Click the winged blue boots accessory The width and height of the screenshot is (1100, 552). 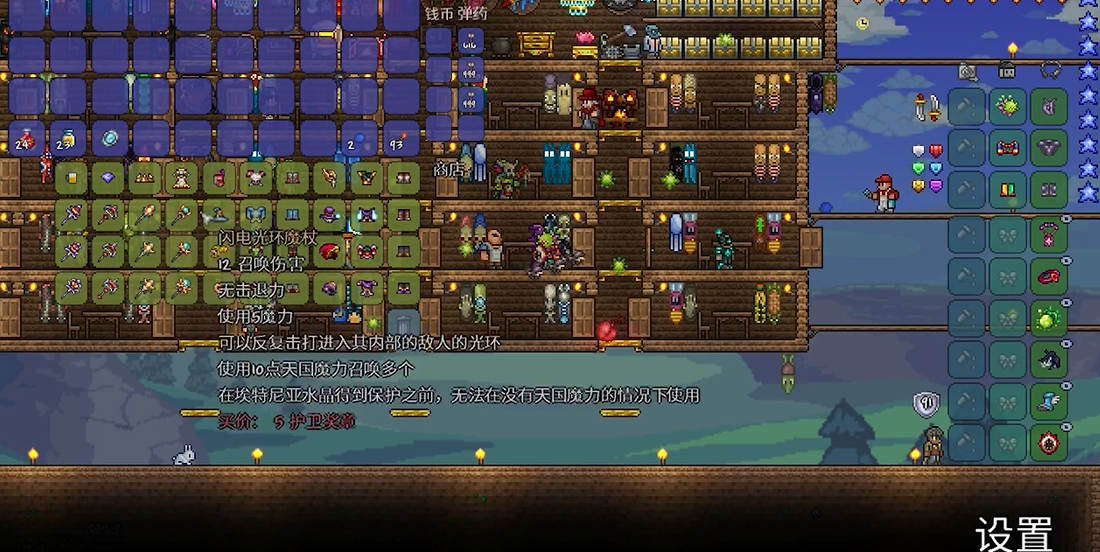(x=1049, y=401)
